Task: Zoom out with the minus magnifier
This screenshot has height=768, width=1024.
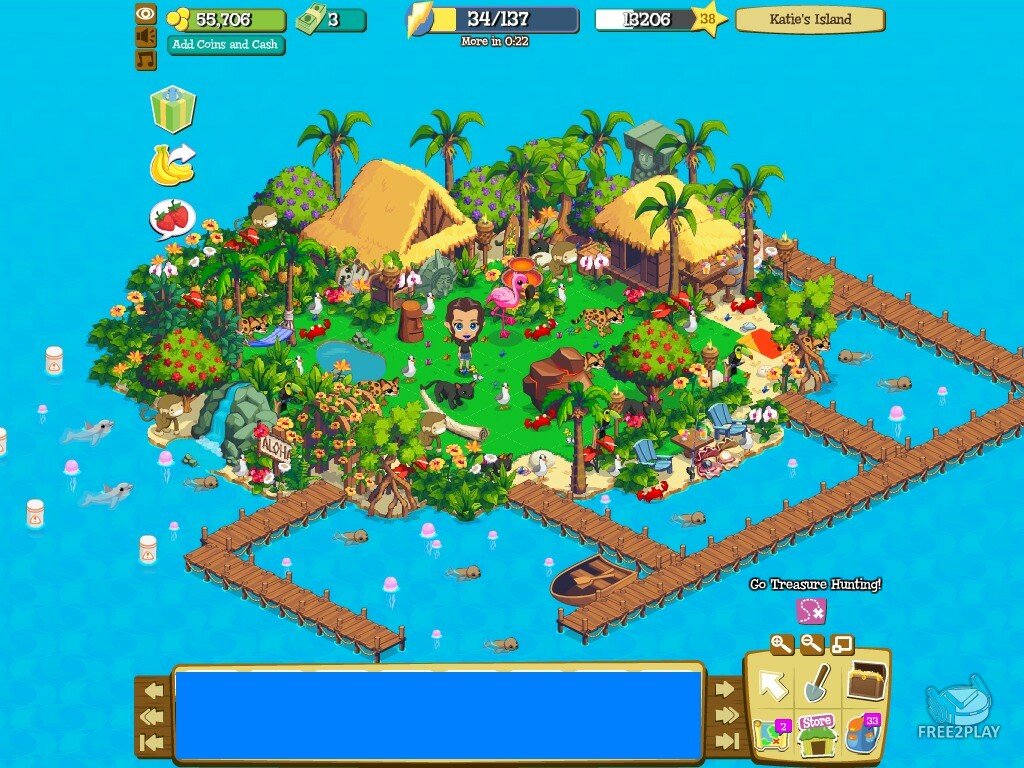Action: [x=811, y=645]
